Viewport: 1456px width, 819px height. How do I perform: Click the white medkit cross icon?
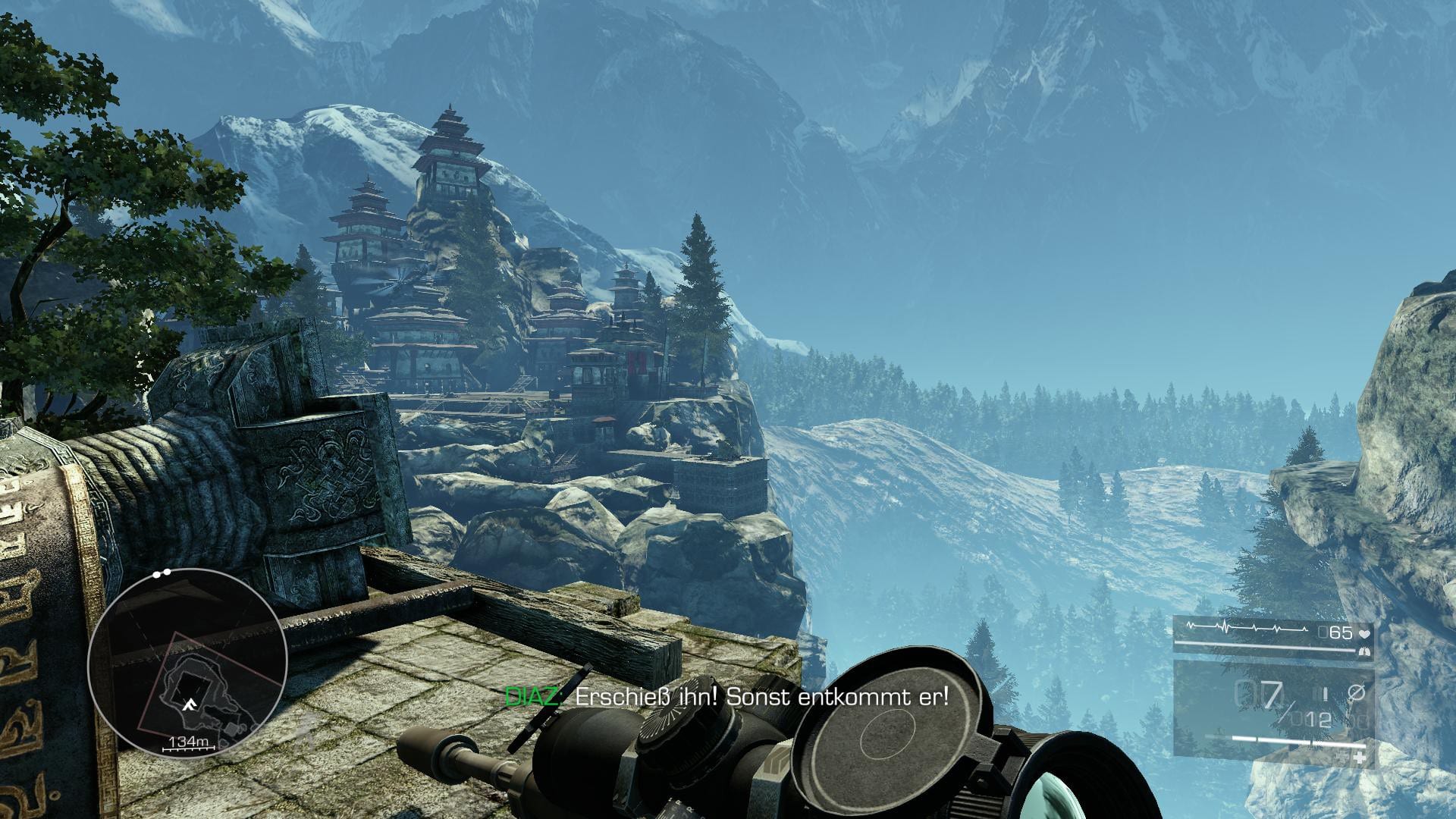click(1360, 758)
